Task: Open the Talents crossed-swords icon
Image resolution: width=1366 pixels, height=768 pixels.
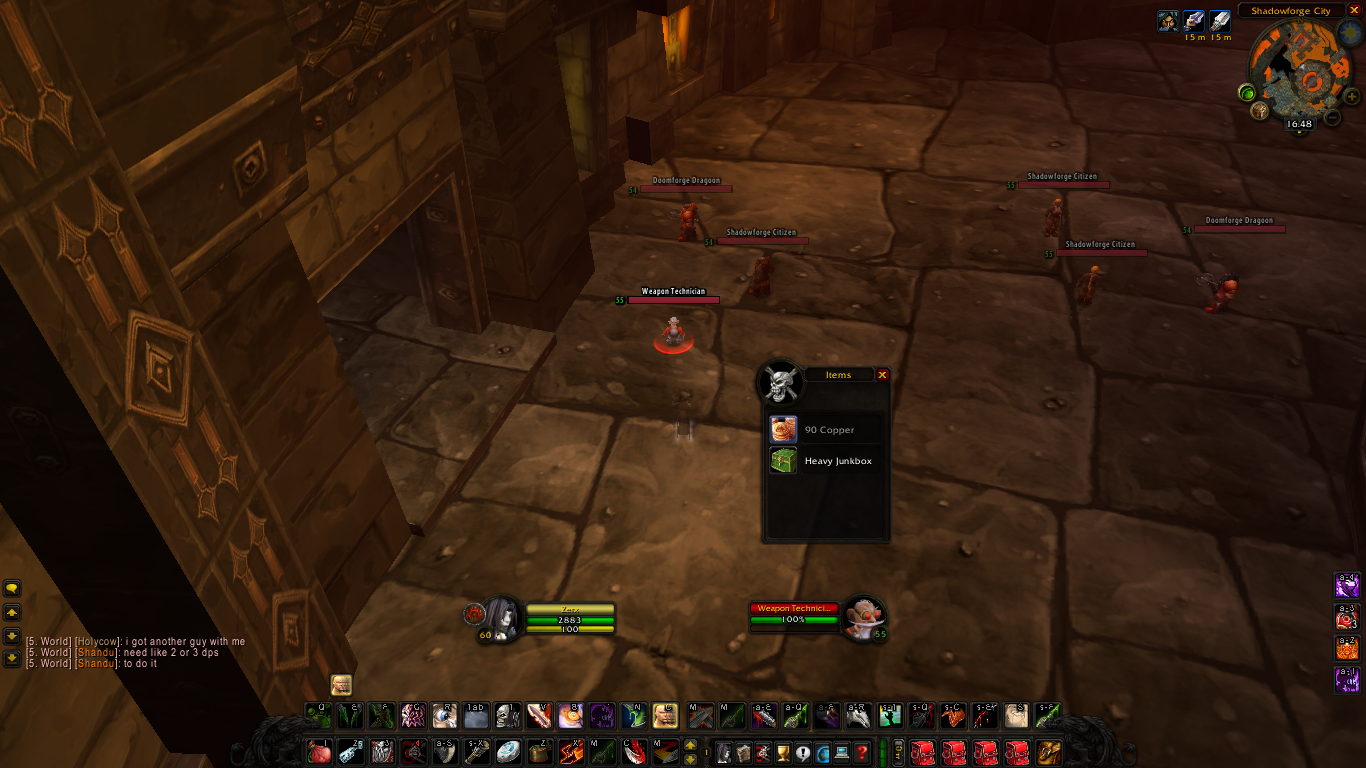Action: click(765, 752)
